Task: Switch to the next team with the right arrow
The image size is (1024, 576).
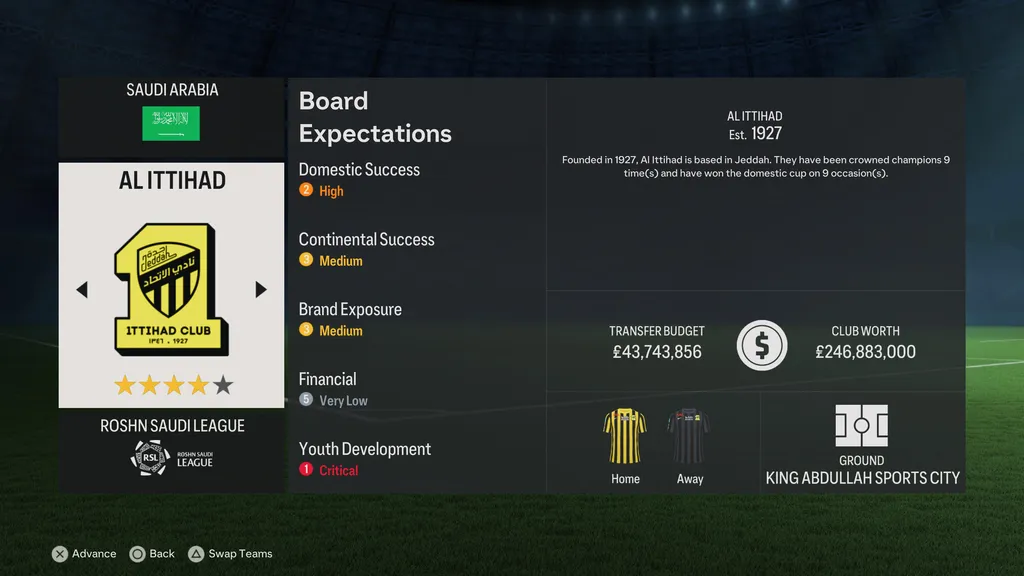Action: pyautogui.click(x=261, y=290)
